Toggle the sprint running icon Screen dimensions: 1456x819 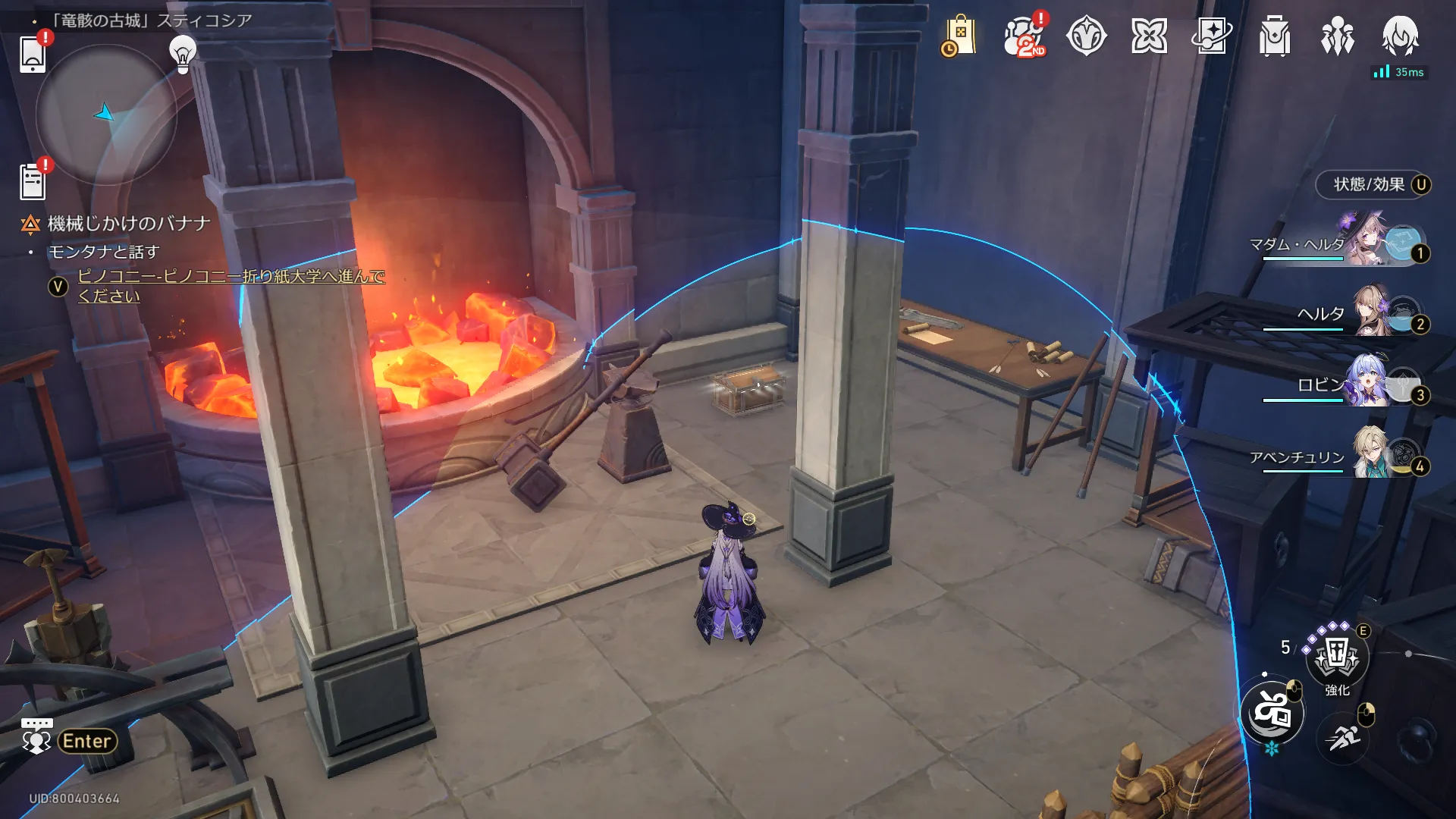coord(1343,737)
